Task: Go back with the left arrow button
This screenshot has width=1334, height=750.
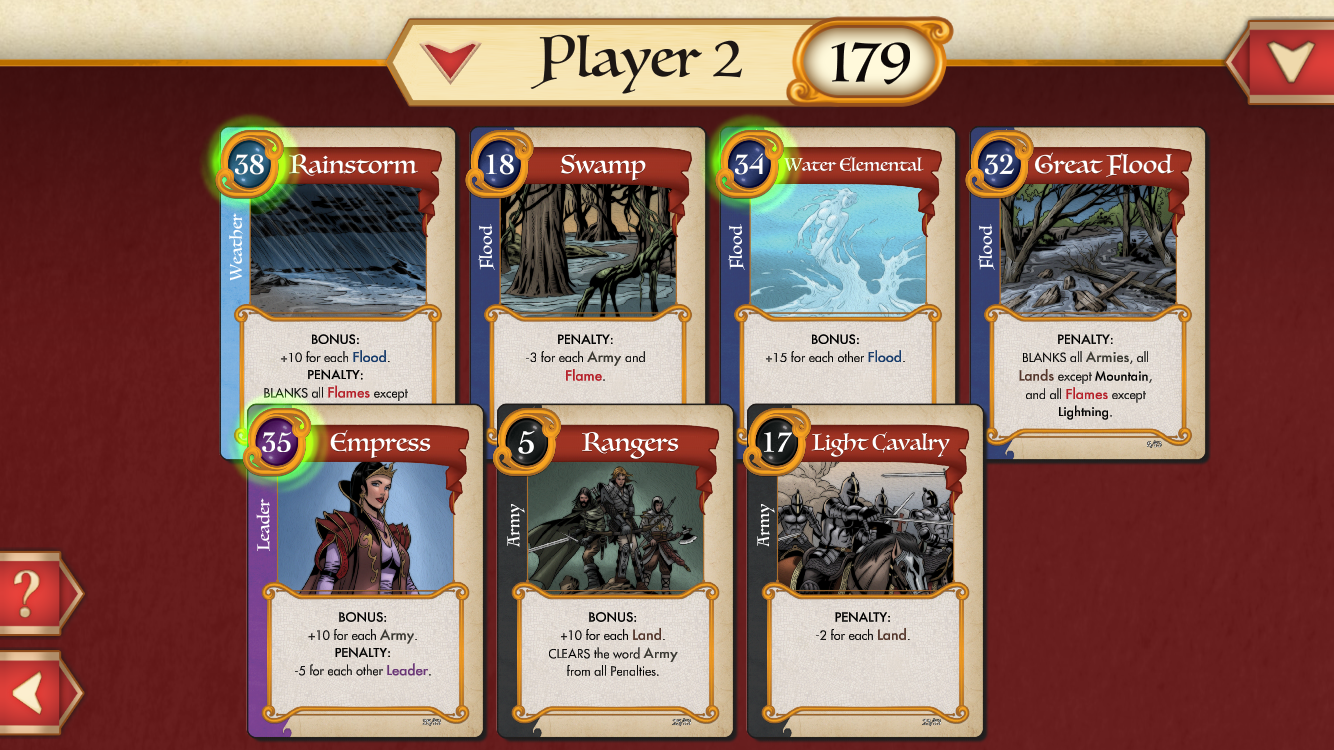Action: (30, 693)
